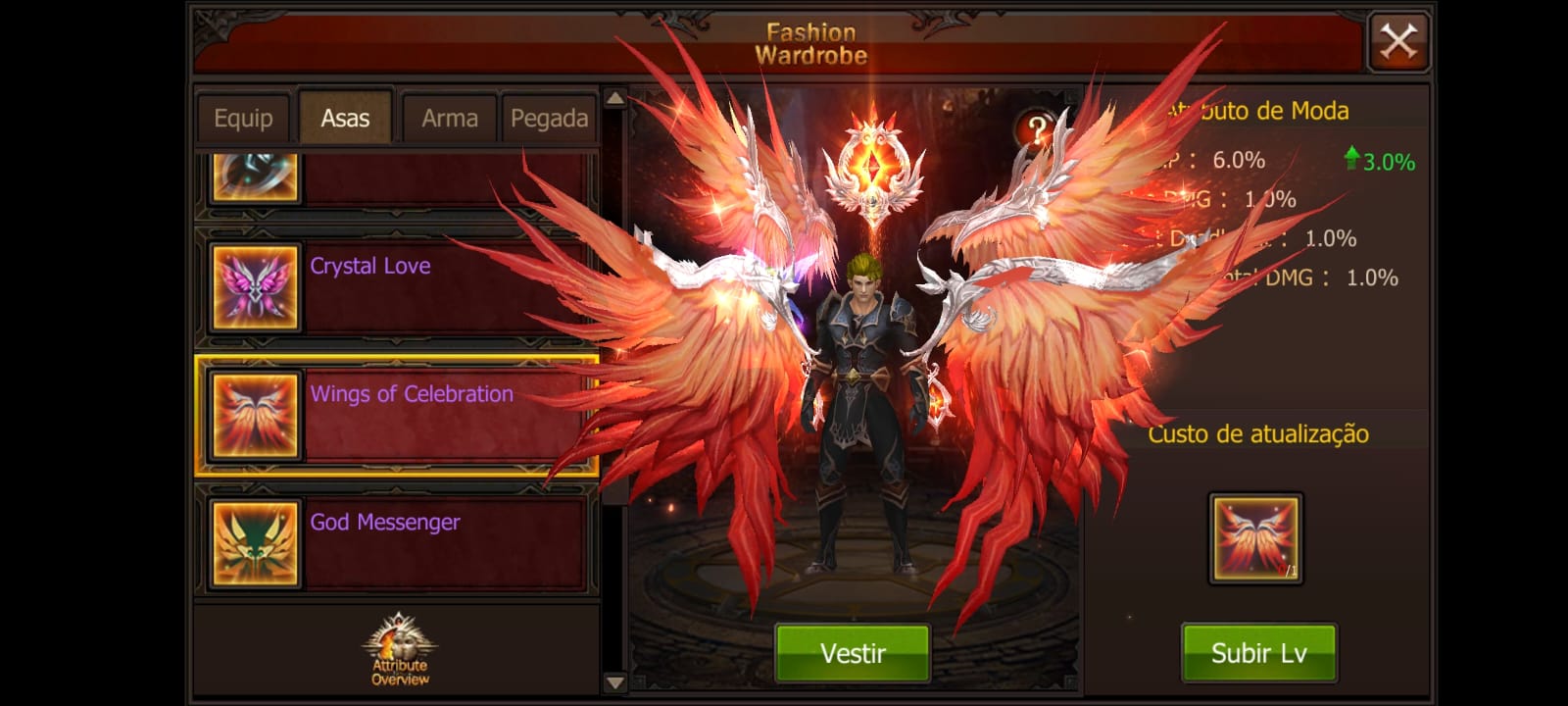Click the list scroll down arrow
Screen dimensions: 1568x706
click(x=615, y=682)
